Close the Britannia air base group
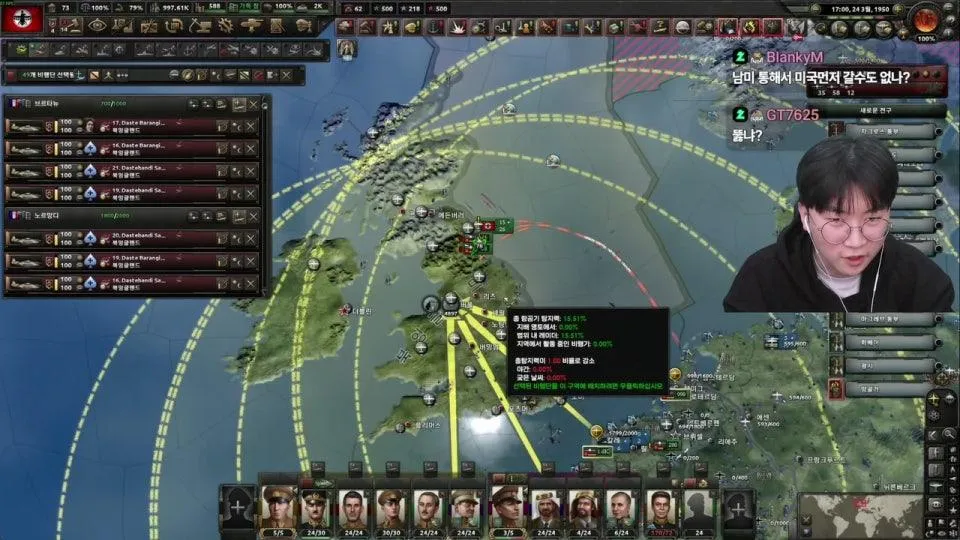Image resolution: width=960 pixels, height=540 pixels. [253, 104]
